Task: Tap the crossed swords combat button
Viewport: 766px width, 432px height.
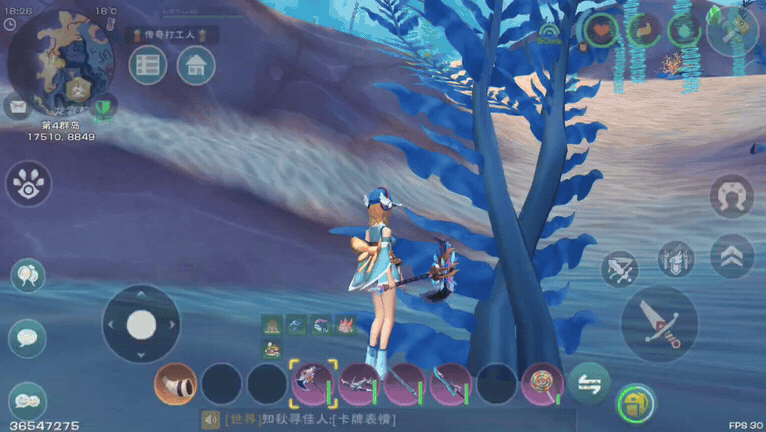Action: point(619,268)
